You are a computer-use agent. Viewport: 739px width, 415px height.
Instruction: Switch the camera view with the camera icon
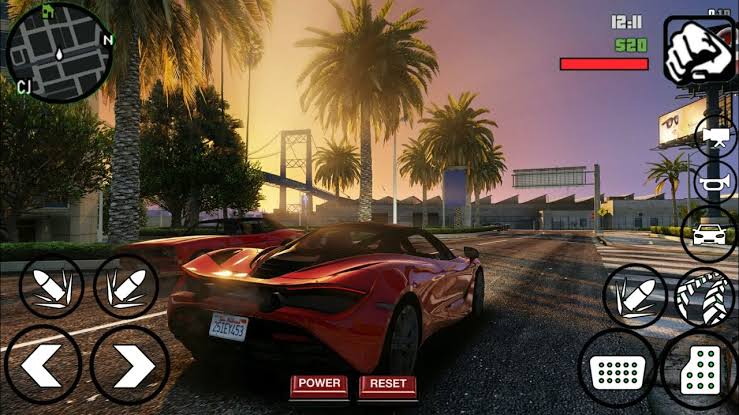pos(715,136)
